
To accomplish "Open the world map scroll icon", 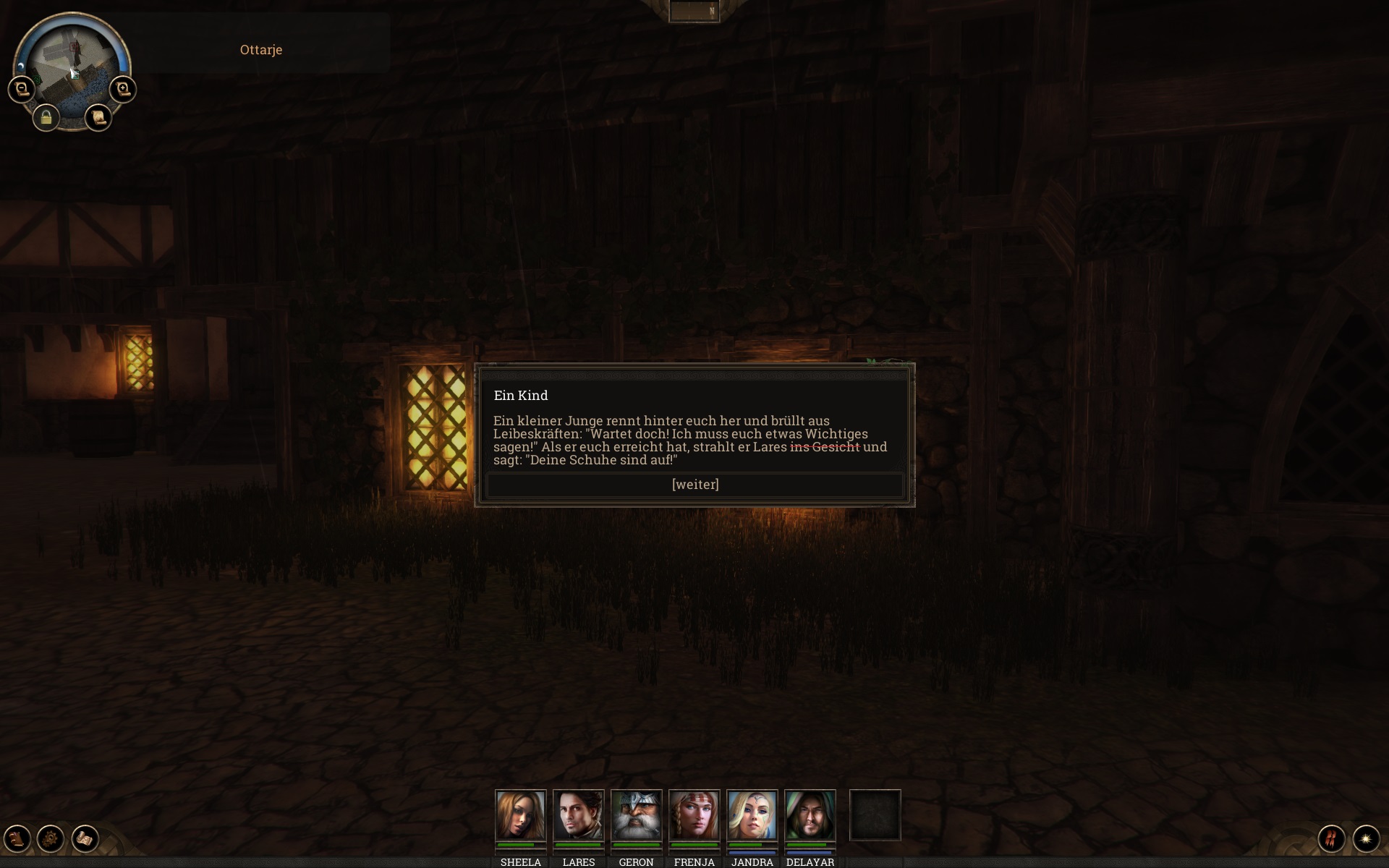I will click(x=85, y=839).
